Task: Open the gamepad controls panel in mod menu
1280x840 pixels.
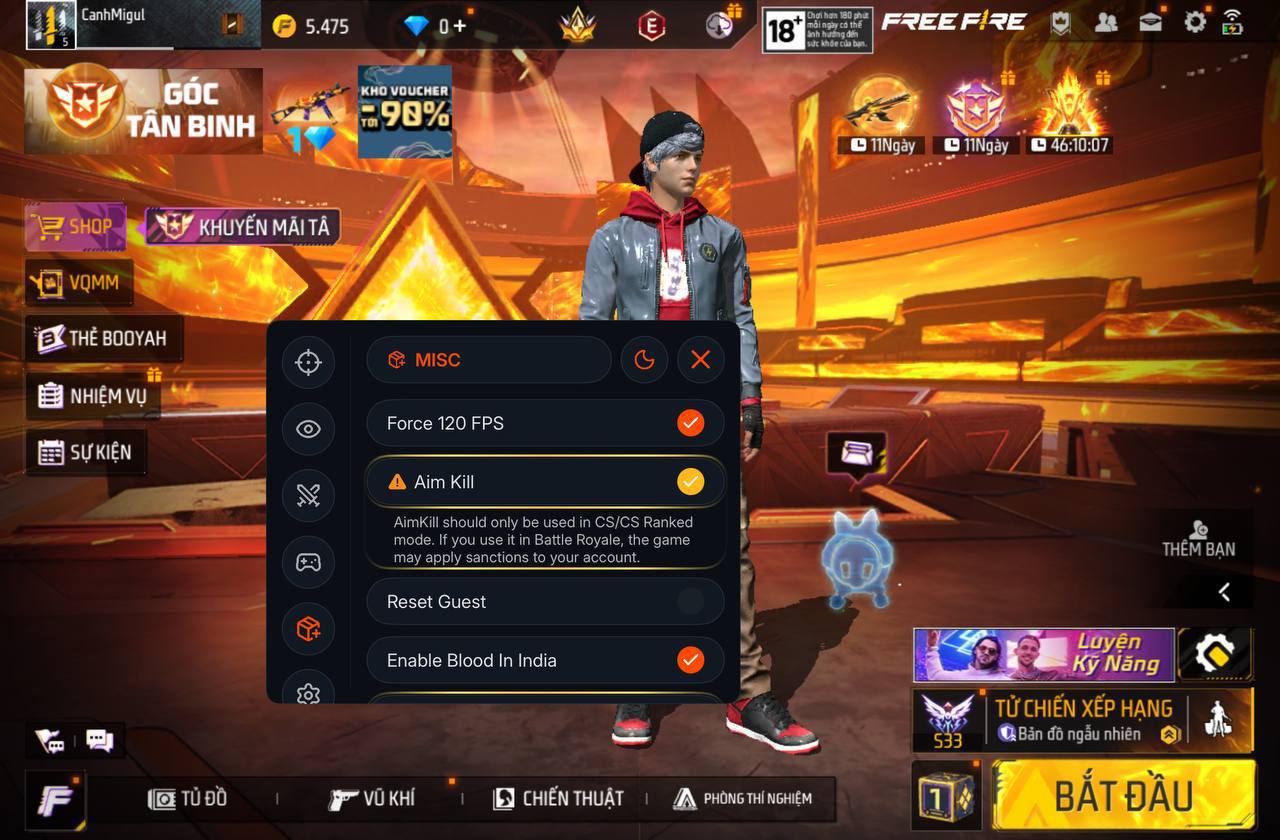Action: [x=308, y=563]
